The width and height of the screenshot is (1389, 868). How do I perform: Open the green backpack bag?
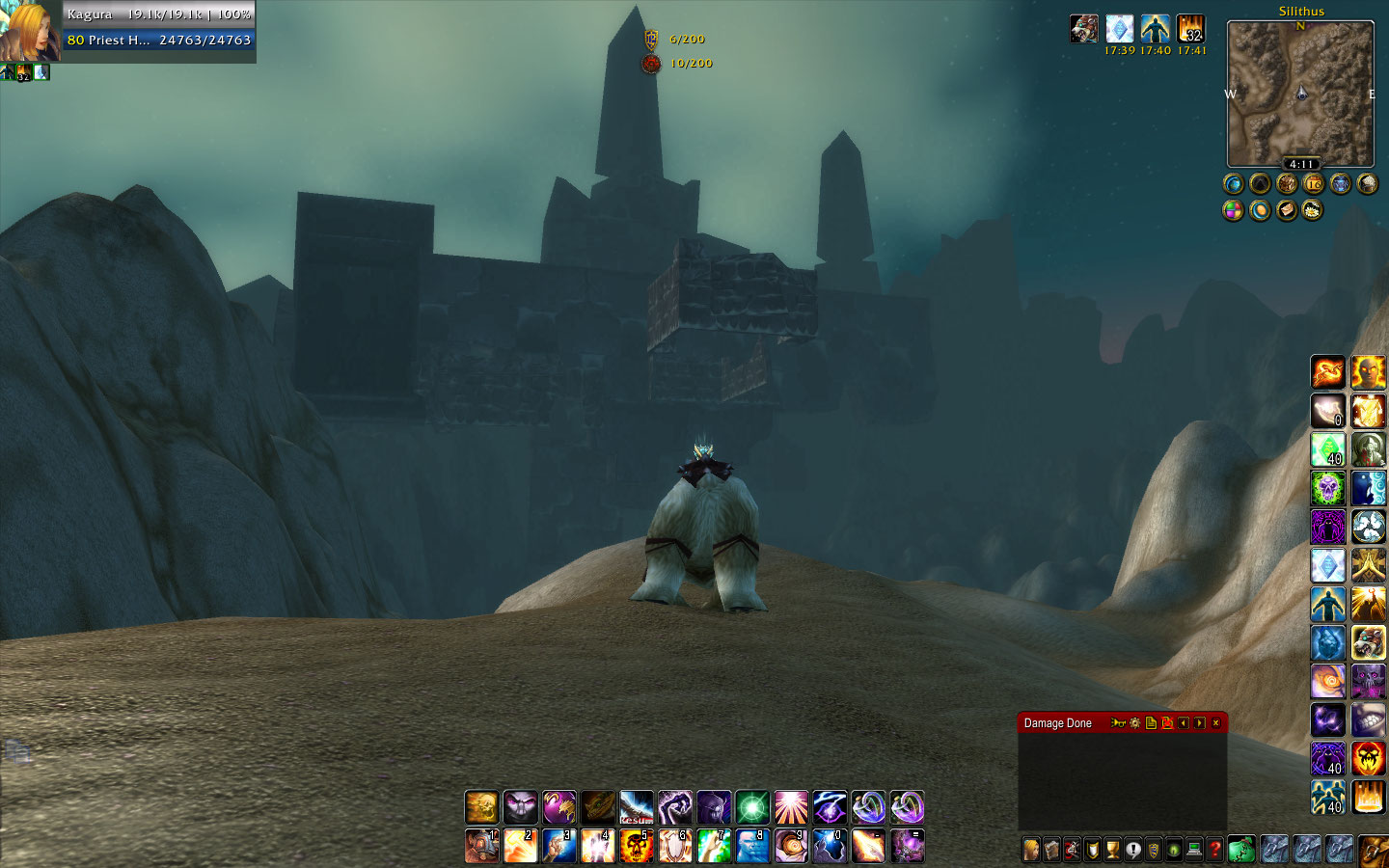coord(1241,849)
